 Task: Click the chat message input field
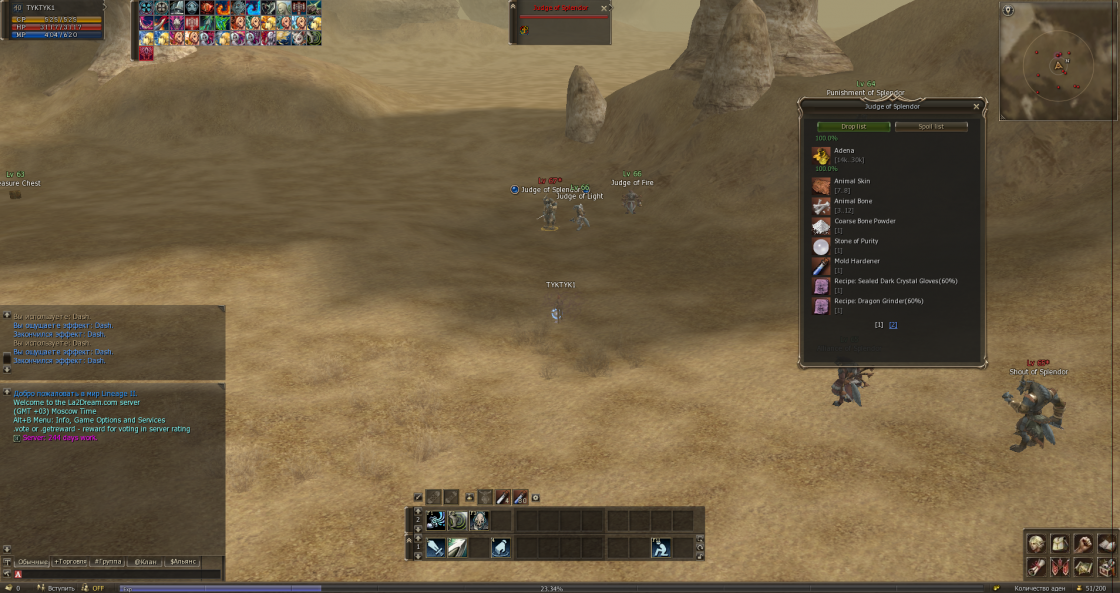tap(120, 575)
